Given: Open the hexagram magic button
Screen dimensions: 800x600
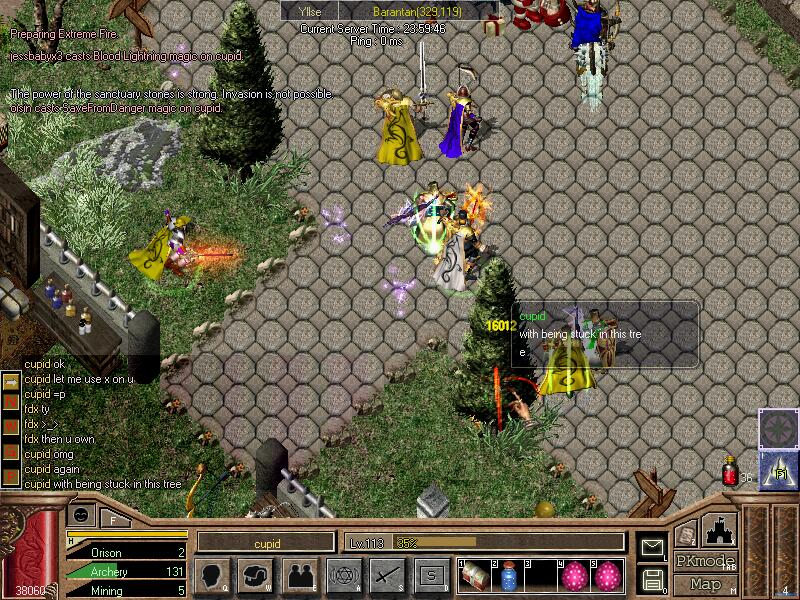Looking at the screenshot, I should click(x=343, y=575).
